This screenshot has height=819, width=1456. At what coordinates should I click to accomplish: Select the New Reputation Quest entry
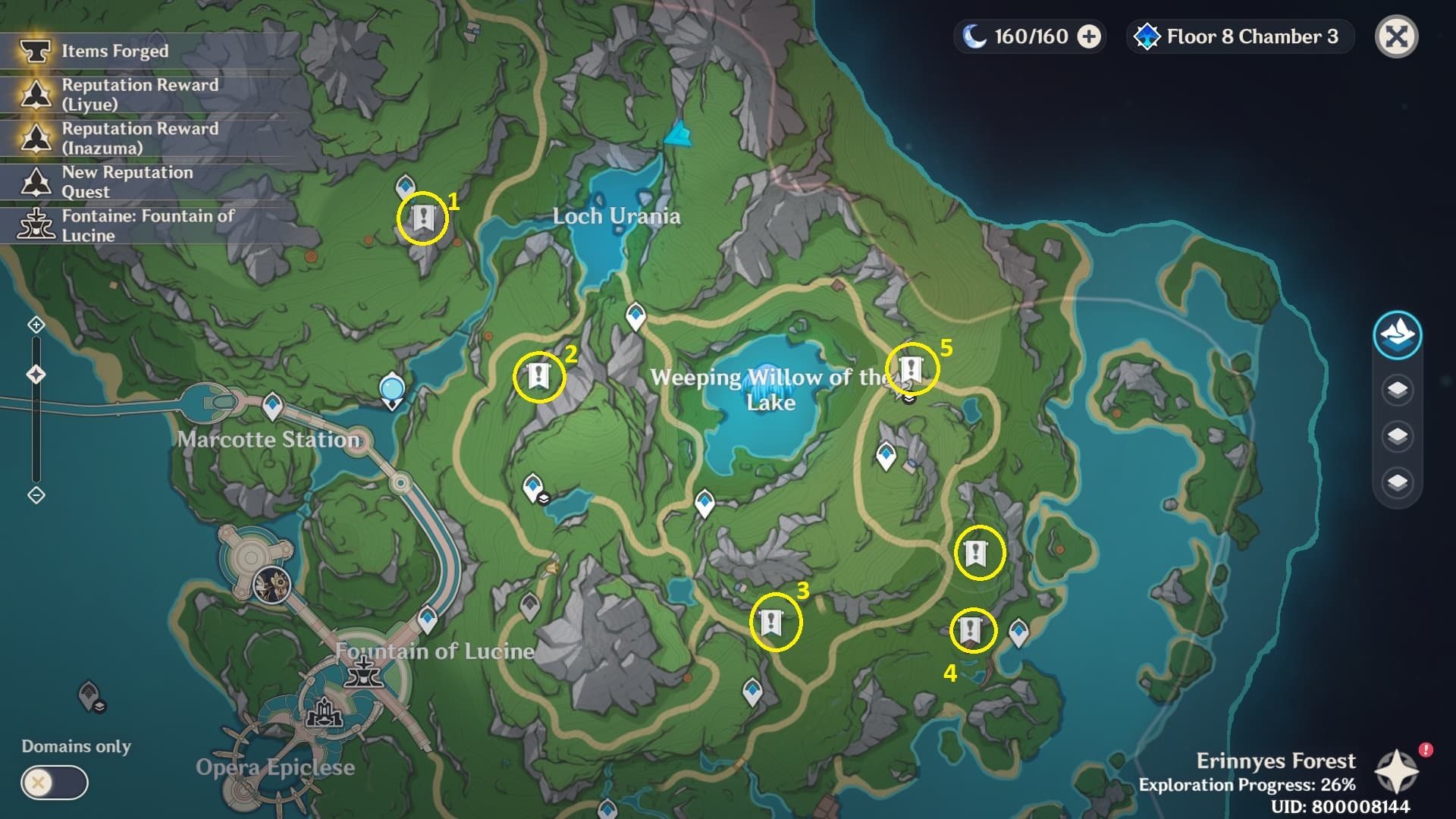pyautogui.click(x=127, y=182)
